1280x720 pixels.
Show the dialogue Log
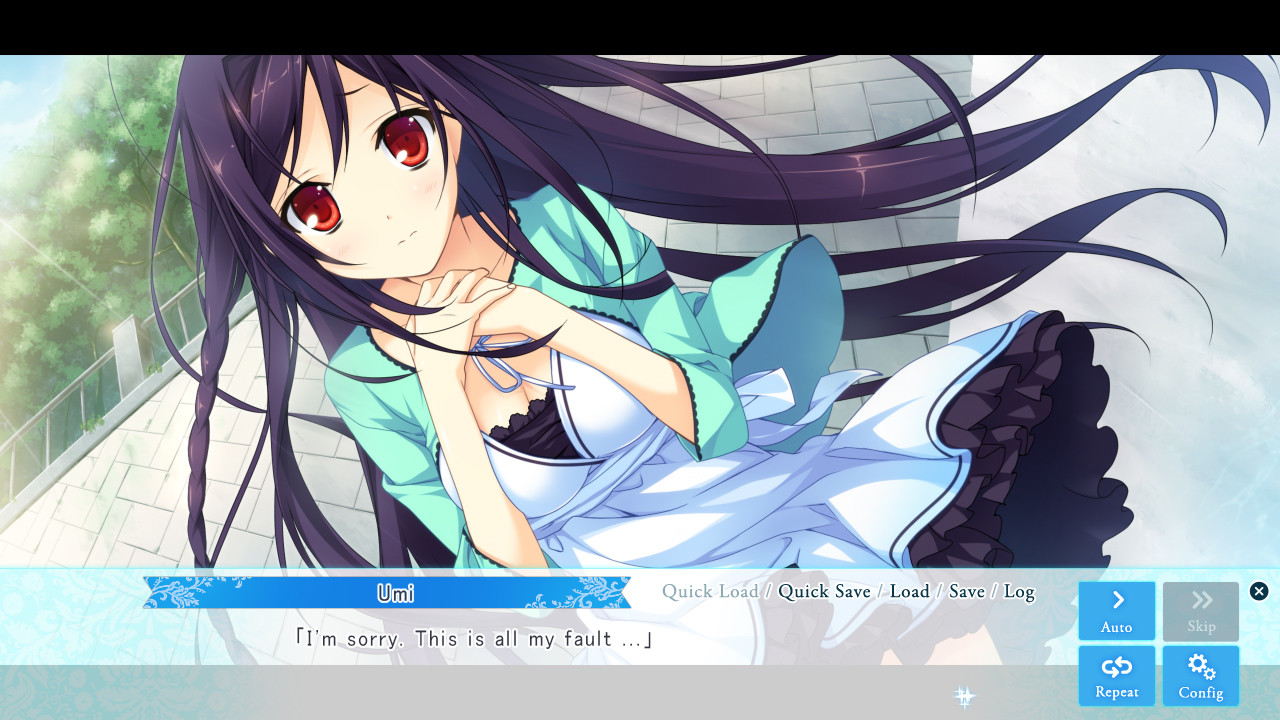1019,591
